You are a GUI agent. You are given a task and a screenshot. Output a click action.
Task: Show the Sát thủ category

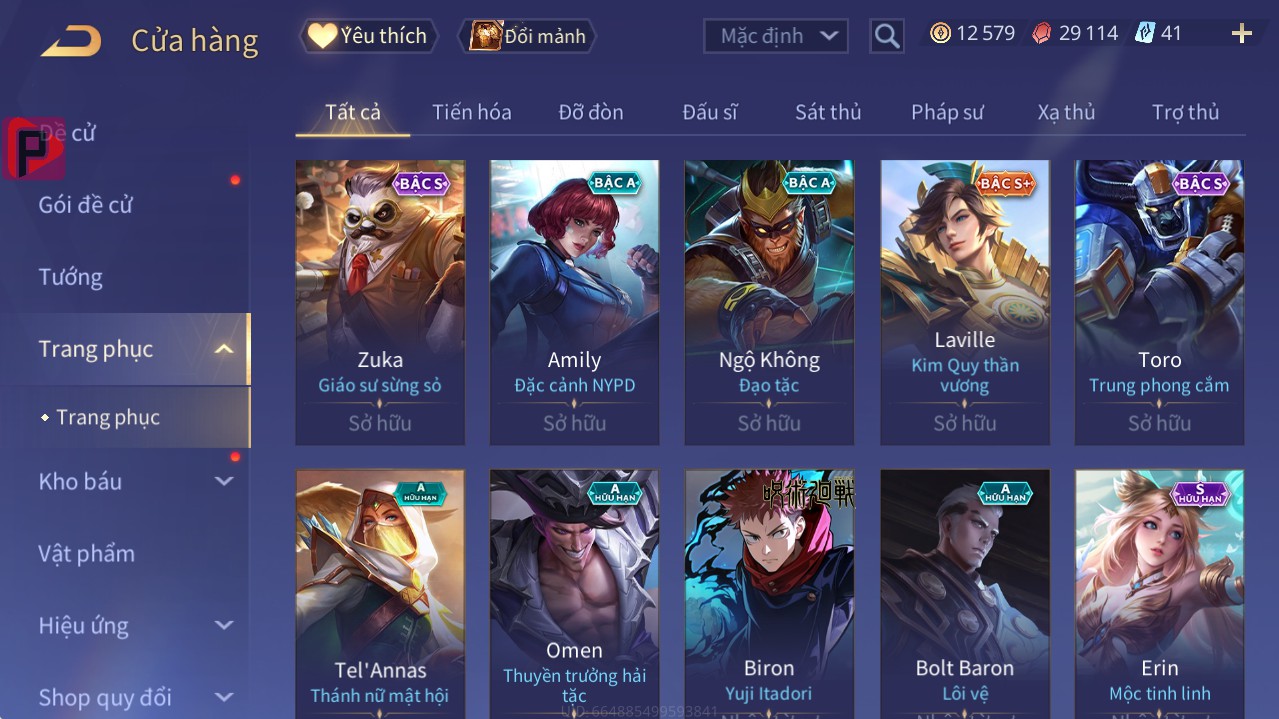pos(827,113)
